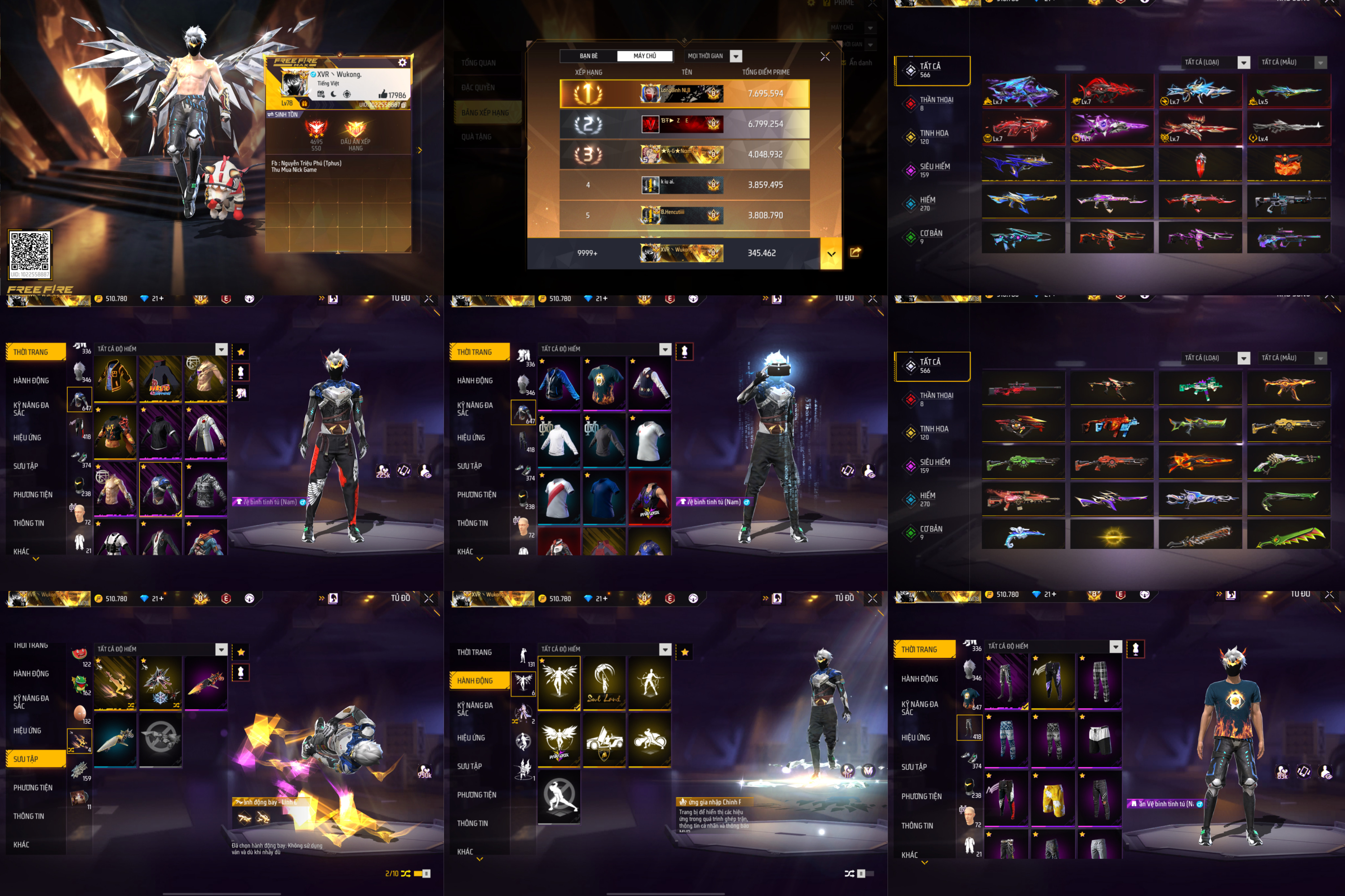The height and width of the screenshot is (896, 1345).
Task: Select the red crystal skin tile
Action: pyautogui.click(x=1200, y=164)
